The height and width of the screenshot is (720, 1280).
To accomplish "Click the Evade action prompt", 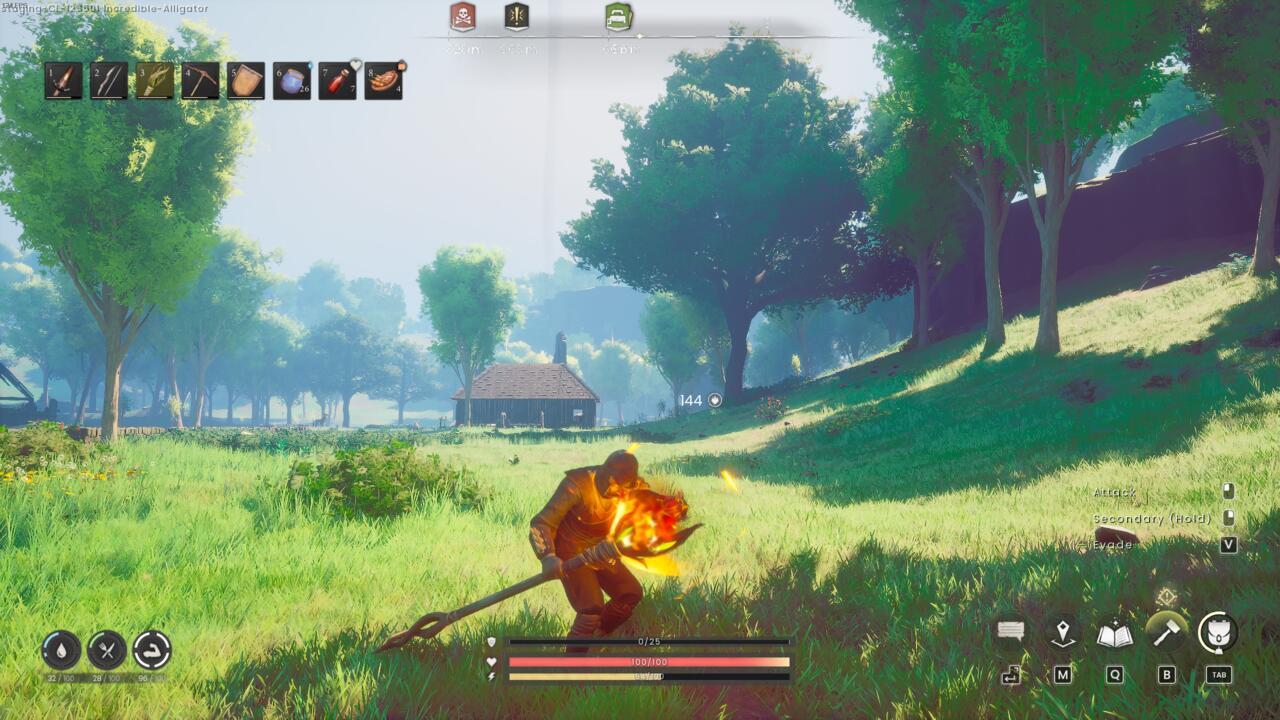I will click(x=1113, y=545).
